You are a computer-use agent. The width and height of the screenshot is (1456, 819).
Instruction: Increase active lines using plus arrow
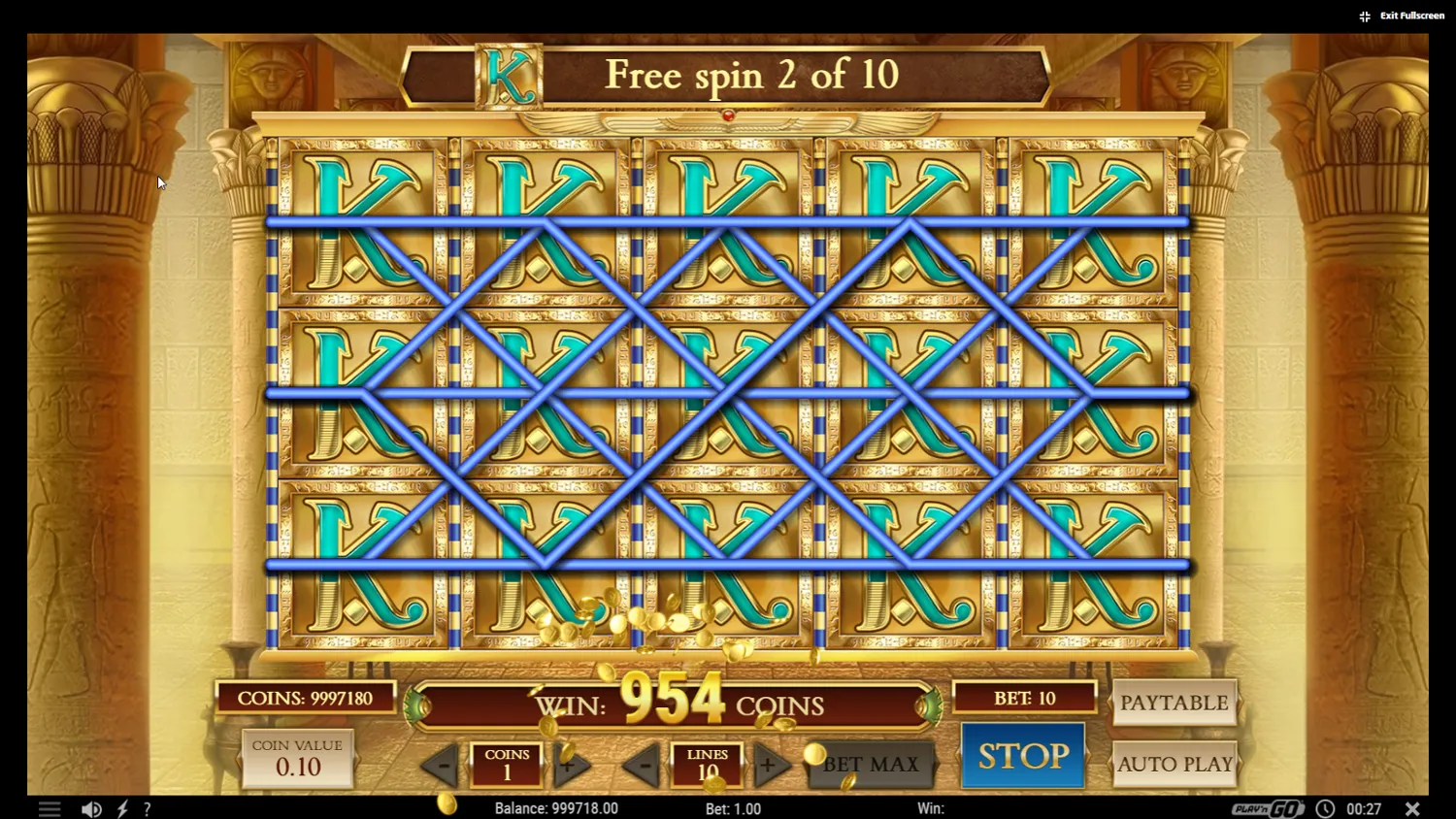point(771,765)
